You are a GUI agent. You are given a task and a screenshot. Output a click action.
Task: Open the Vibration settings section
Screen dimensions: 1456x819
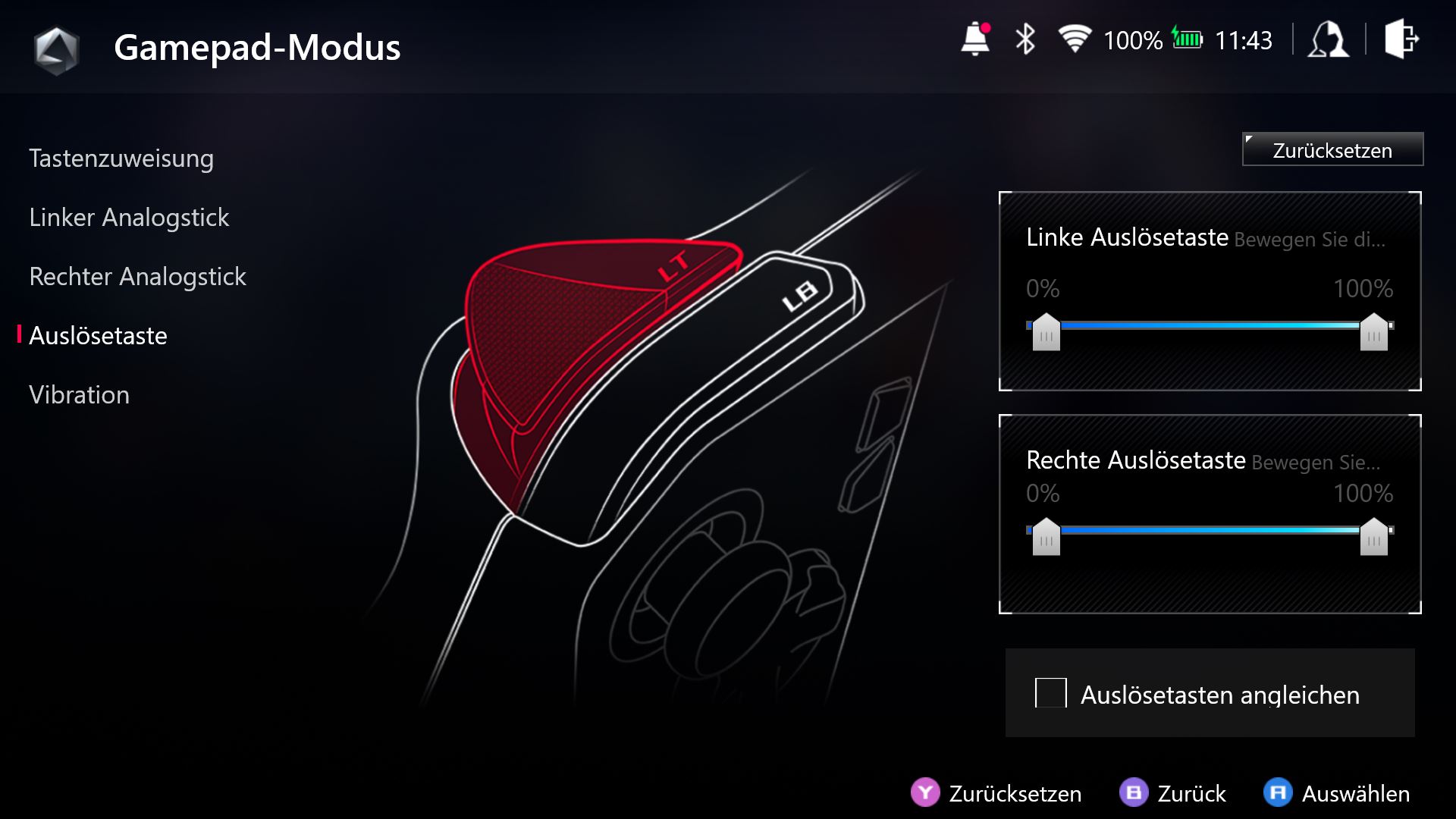click(79, 394)
